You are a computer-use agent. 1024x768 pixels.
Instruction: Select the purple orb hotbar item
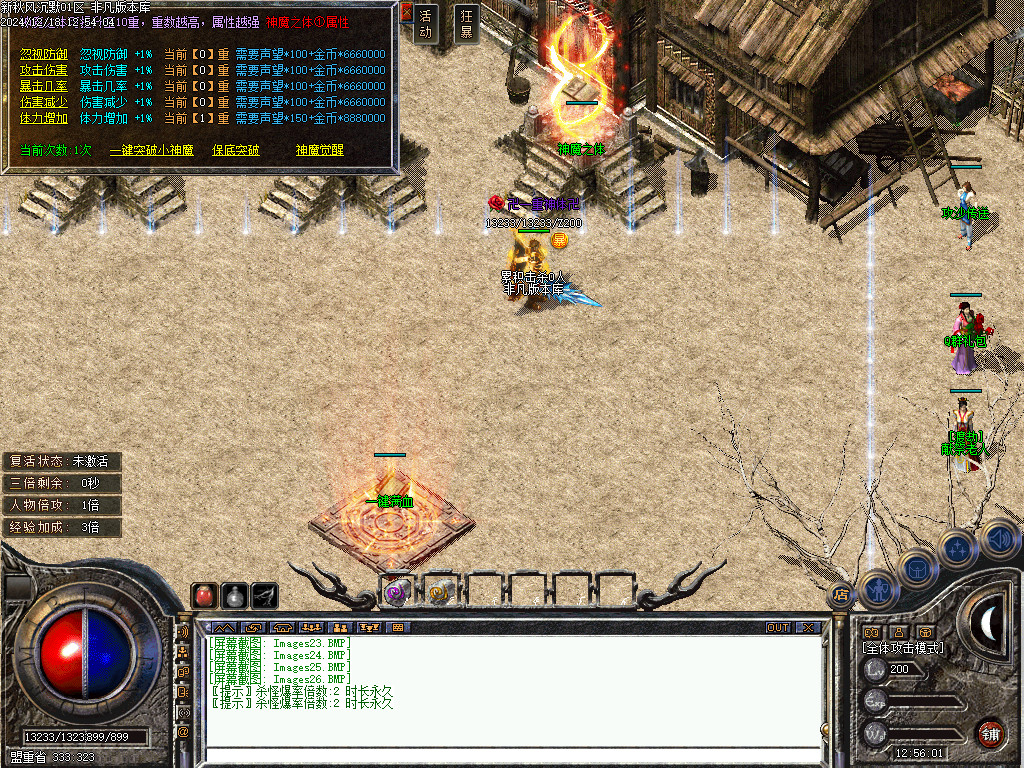[x=397, y=592]
